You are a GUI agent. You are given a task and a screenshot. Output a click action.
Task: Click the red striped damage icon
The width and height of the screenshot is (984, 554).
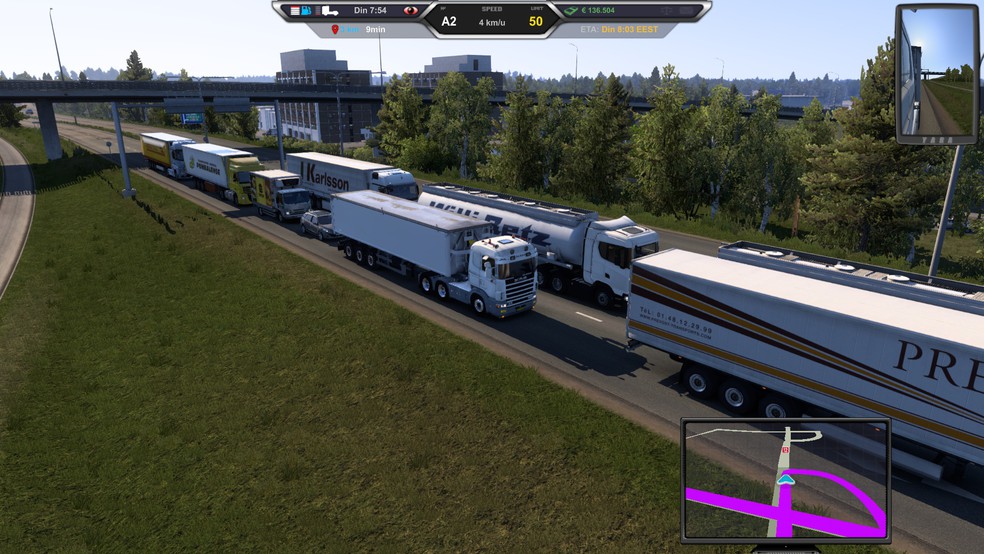[x=294, y=11]
